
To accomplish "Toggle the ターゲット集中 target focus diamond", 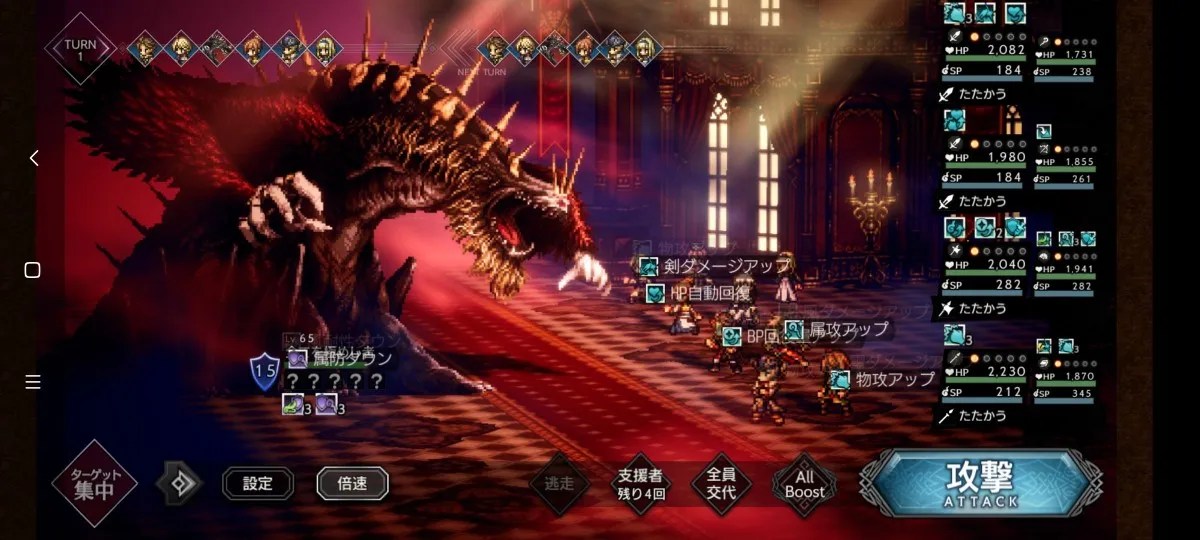I will click(94, 484).
